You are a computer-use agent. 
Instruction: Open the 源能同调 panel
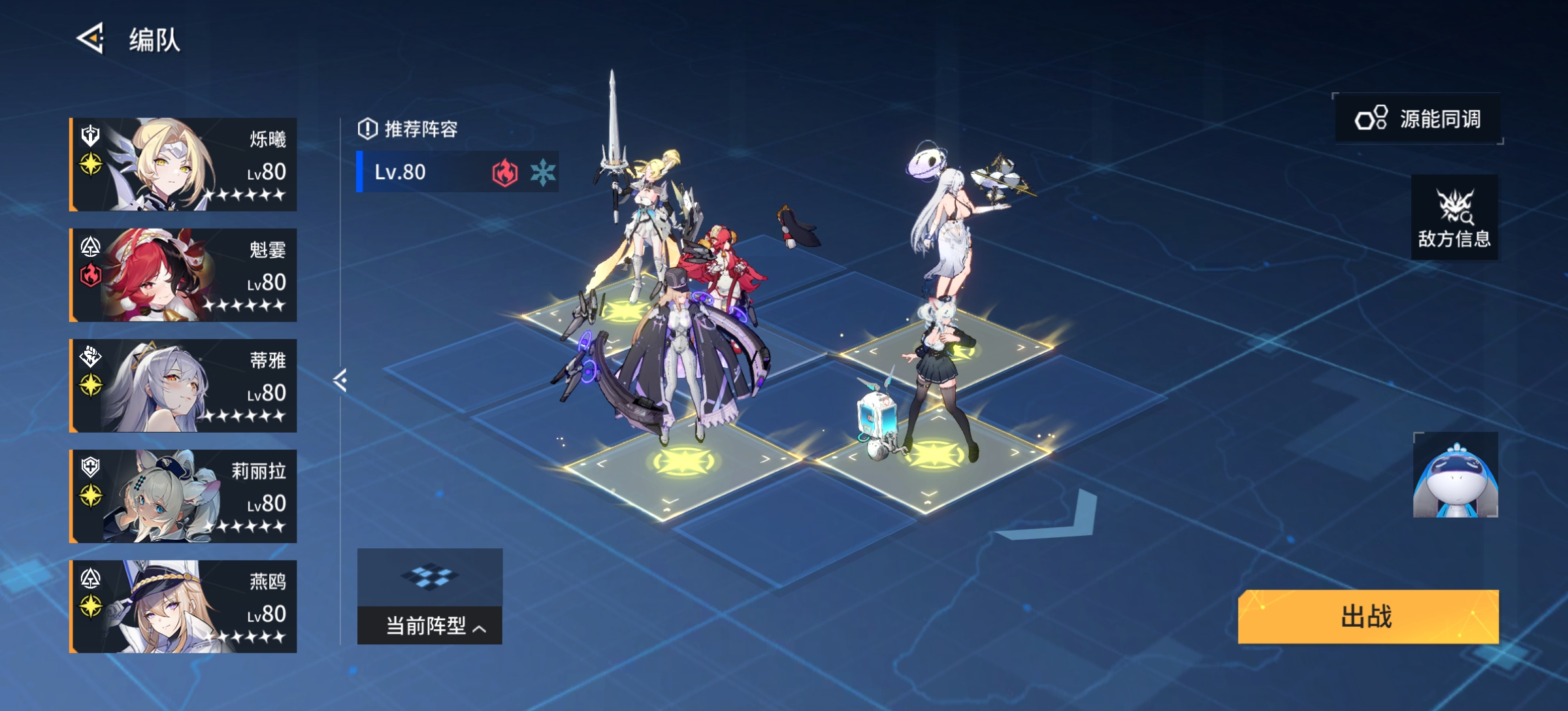[1418, 119]
